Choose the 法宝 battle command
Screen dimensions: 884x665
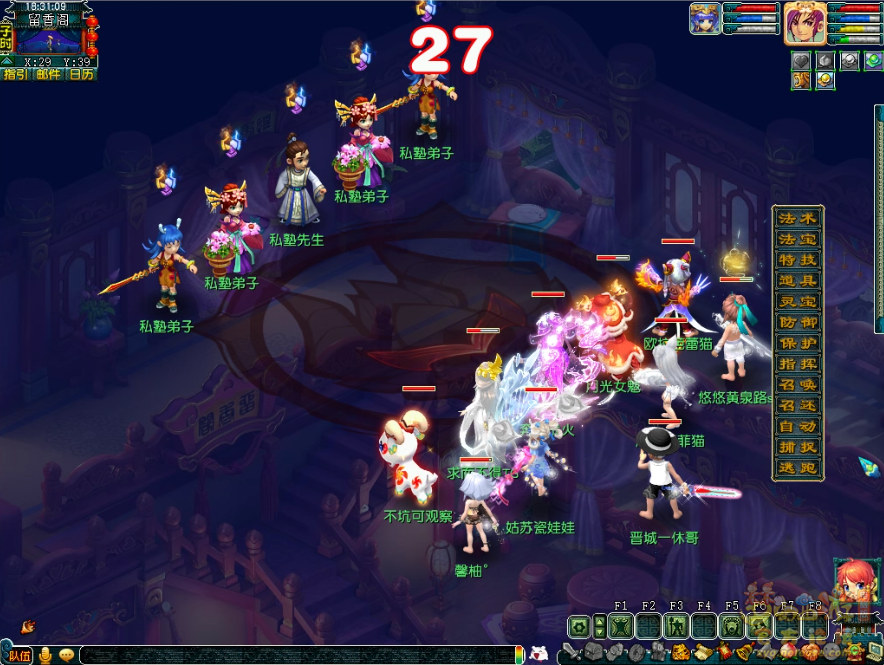(x=798, y=239)
